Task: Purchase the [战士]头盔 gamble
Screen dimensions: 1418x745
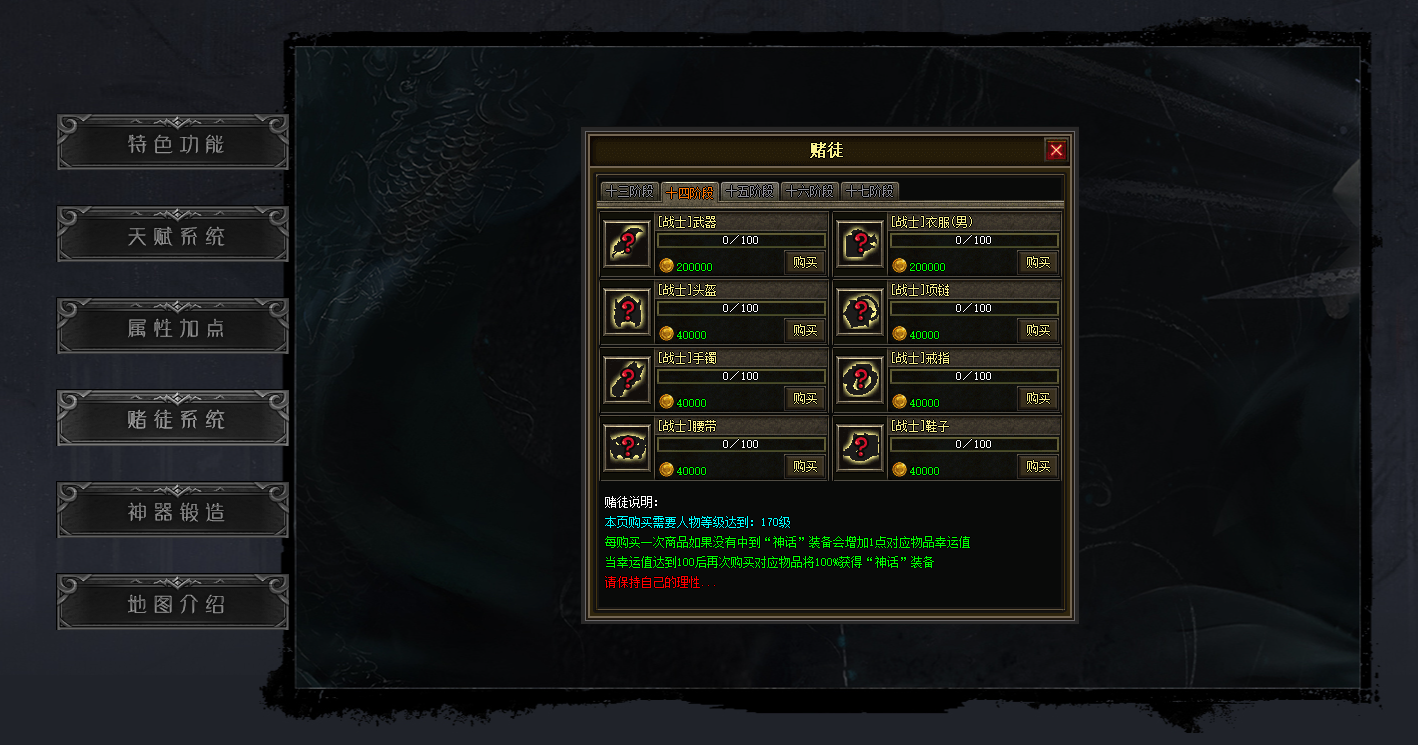Action: 804,331
